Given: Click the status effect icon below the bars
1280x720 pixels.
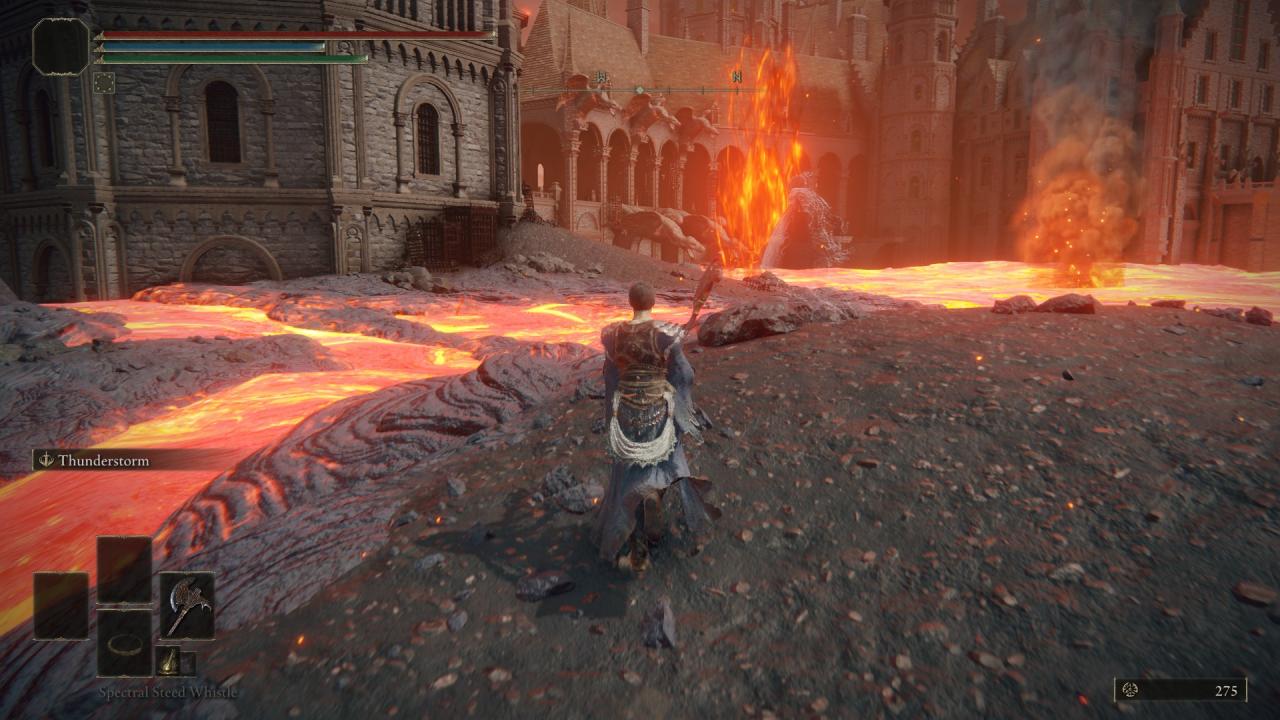Looking at the screenshot, I should (104, 83).
